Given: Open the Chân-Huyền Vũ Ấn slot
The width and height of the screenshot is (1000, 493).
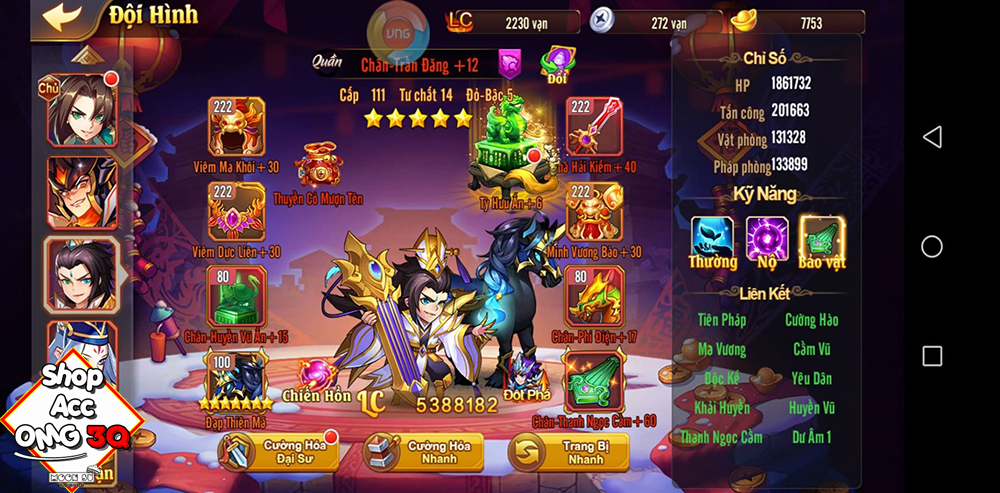Looking at the screenshot, I should [235, 296].
